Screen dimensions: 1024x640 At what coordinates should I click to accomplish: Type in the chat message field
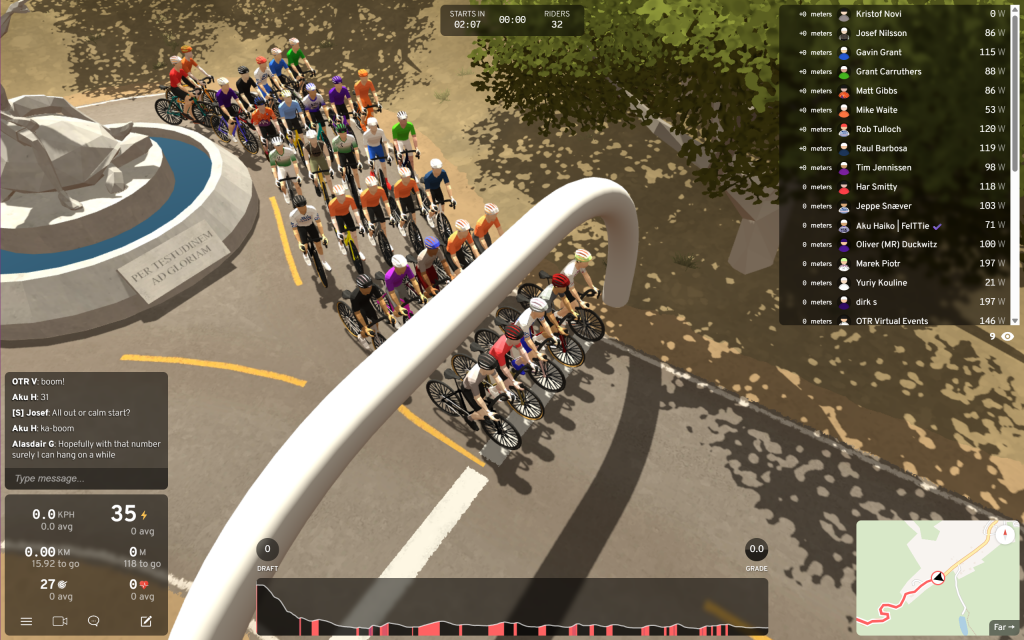[x=86, y=479]
